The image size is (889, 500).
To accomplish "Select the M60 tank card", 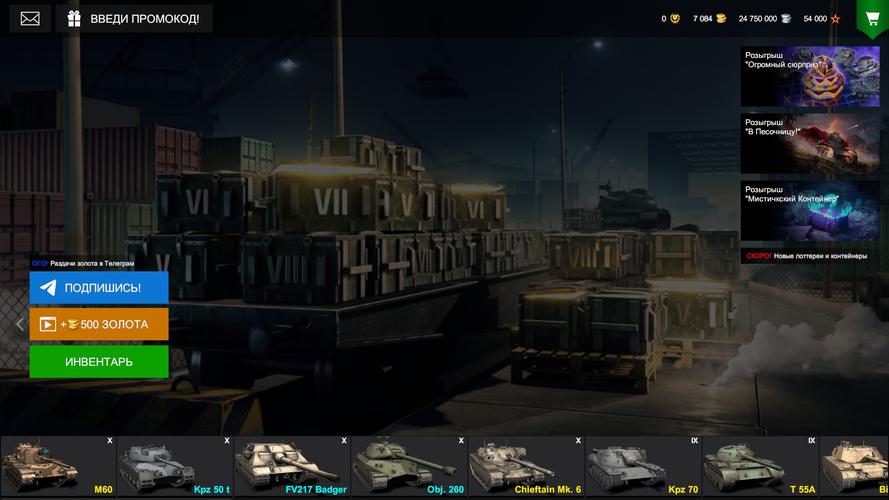I will pyautogui.click(x=58, y=466).
